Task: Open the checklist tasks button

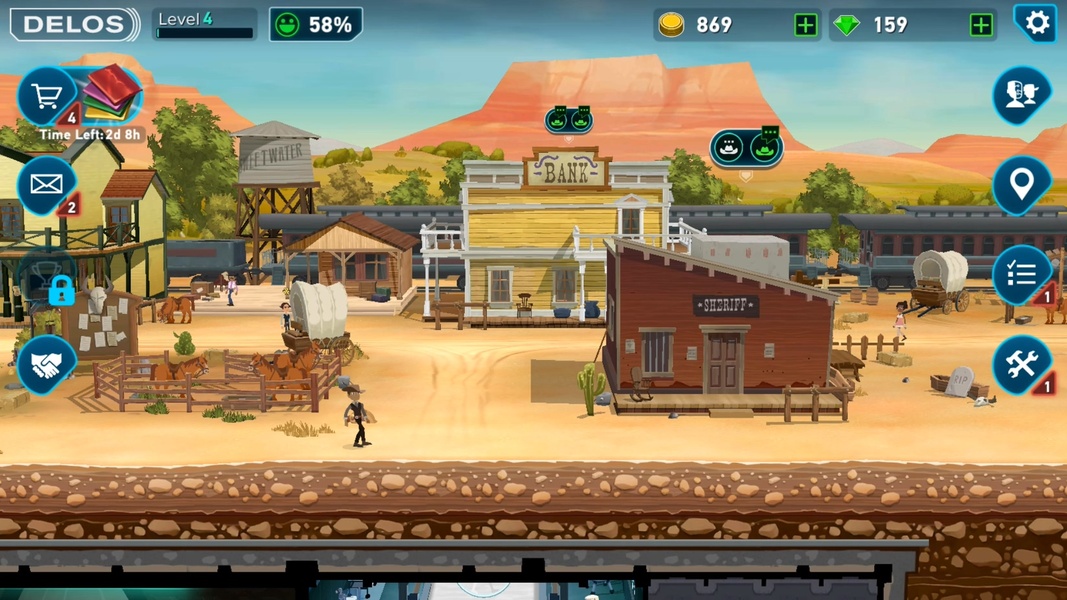Action: point(1020,274)
